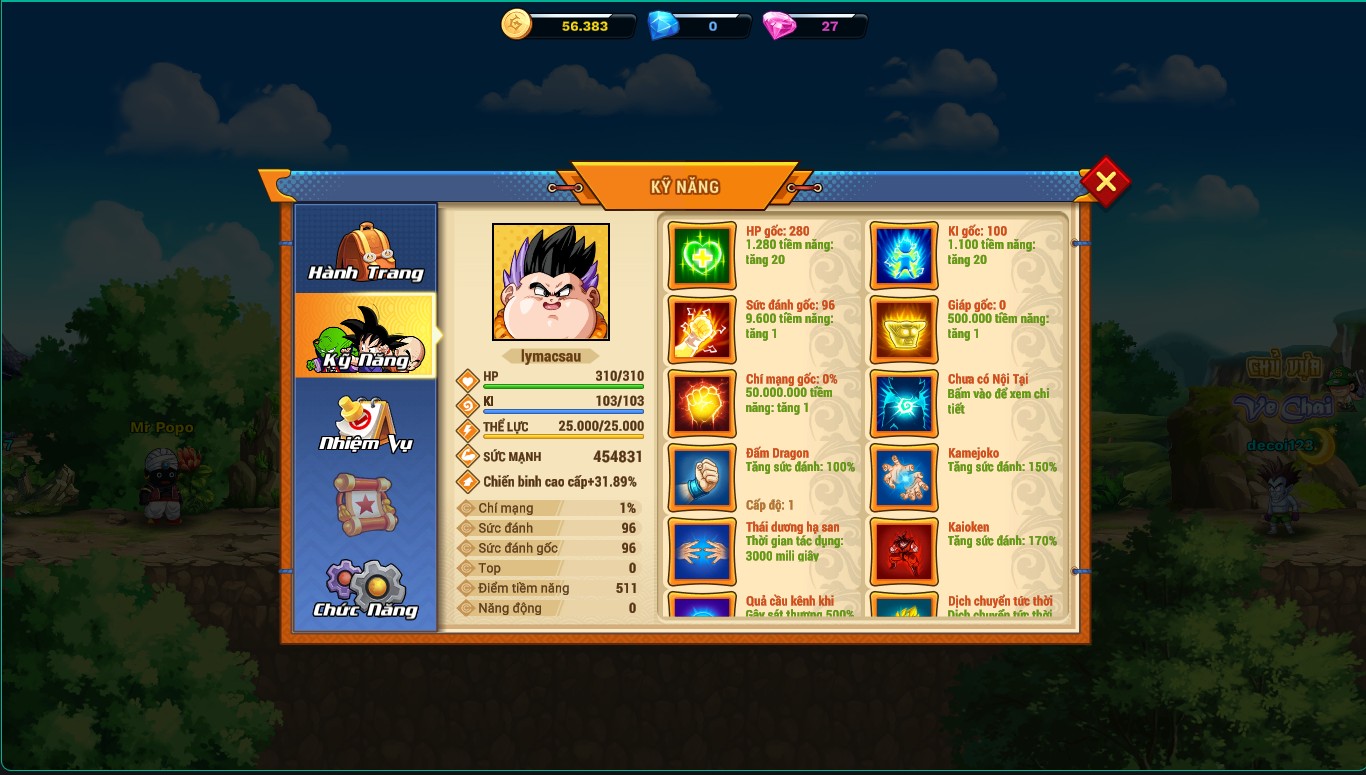
Task: Click the pink gem currency icon
Action: (779, 26)
